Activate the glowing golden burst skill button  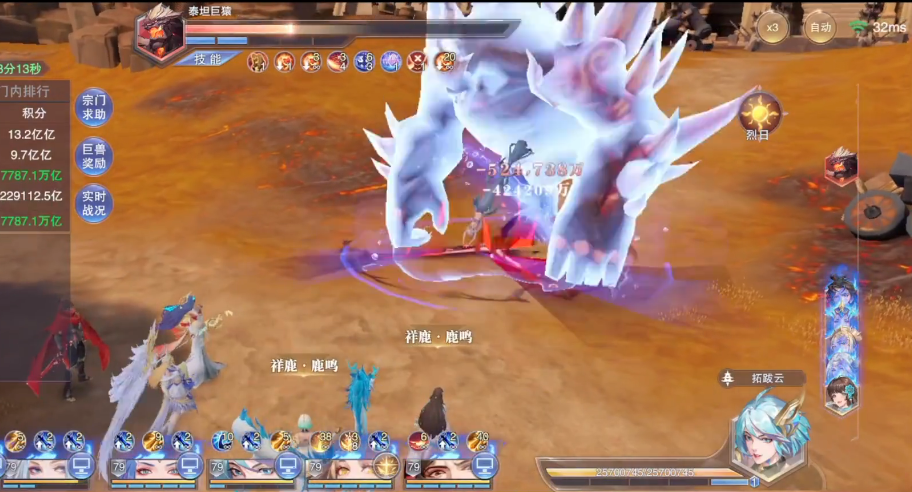pos(386,464)
